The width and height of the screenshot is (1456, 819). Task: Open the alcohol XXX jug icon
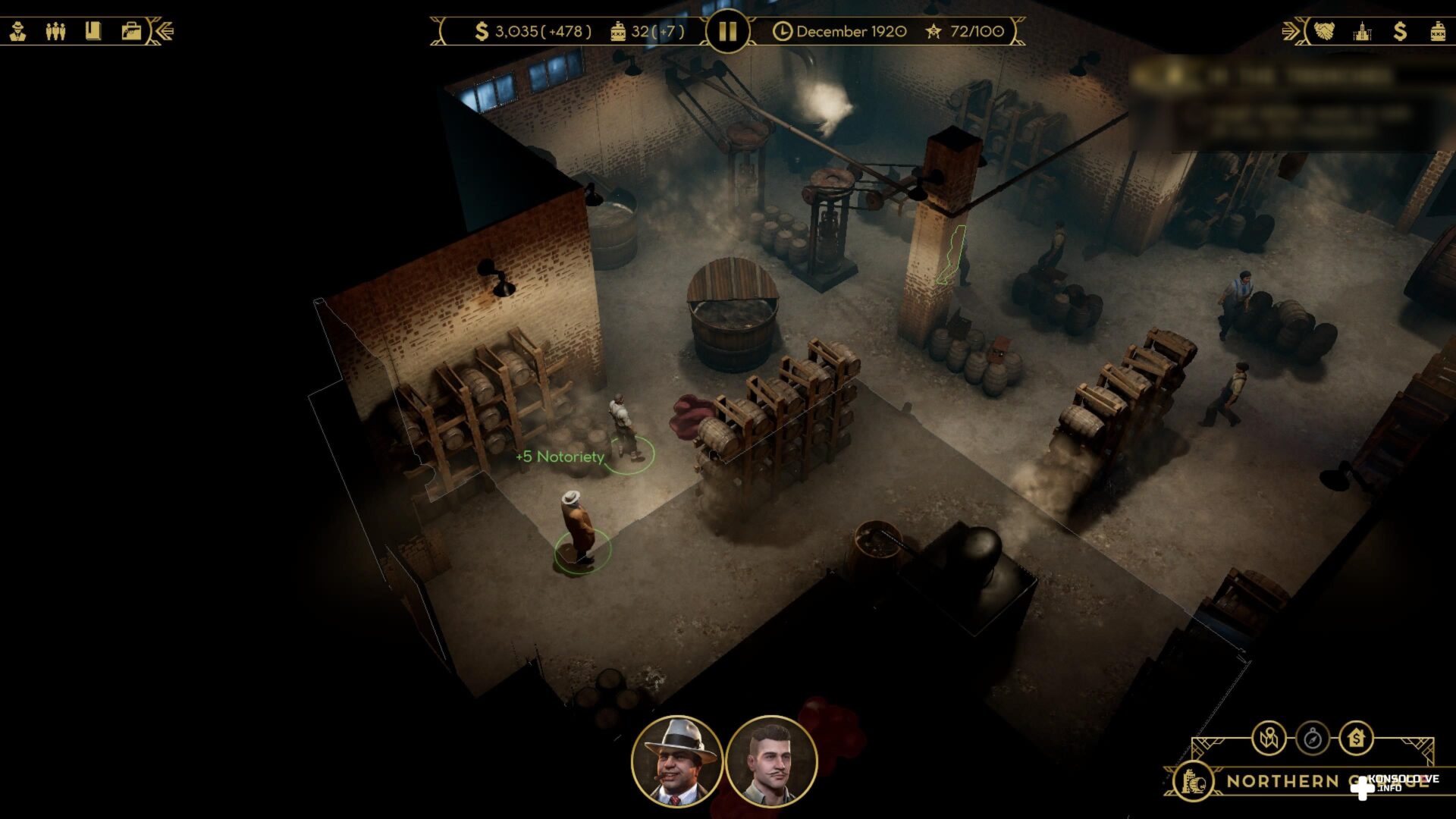coord(1438,31)
